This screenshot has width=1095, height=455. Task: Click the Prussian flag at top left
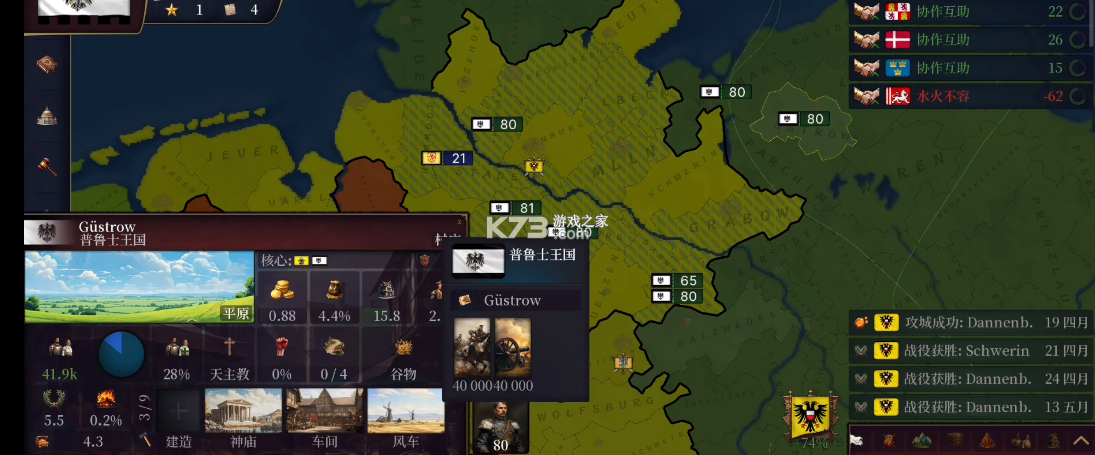(x=83, y=8)
